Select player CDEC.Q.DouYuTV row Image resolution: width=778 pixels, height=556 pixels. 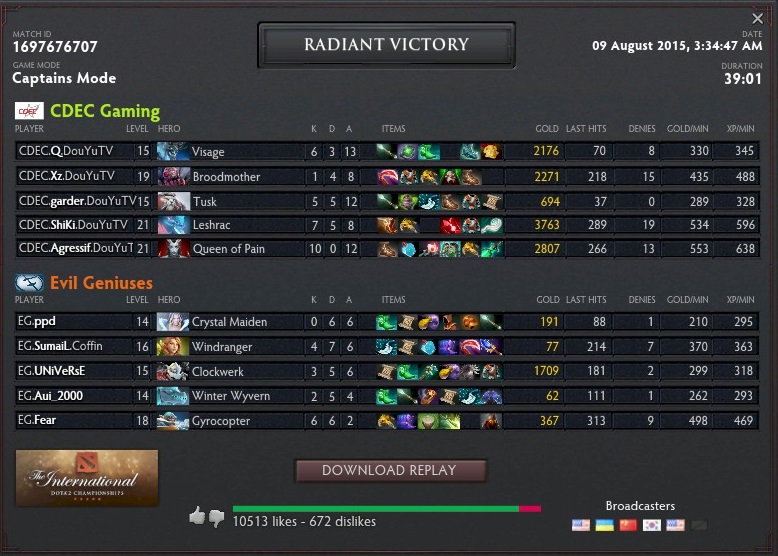point(66,151)
